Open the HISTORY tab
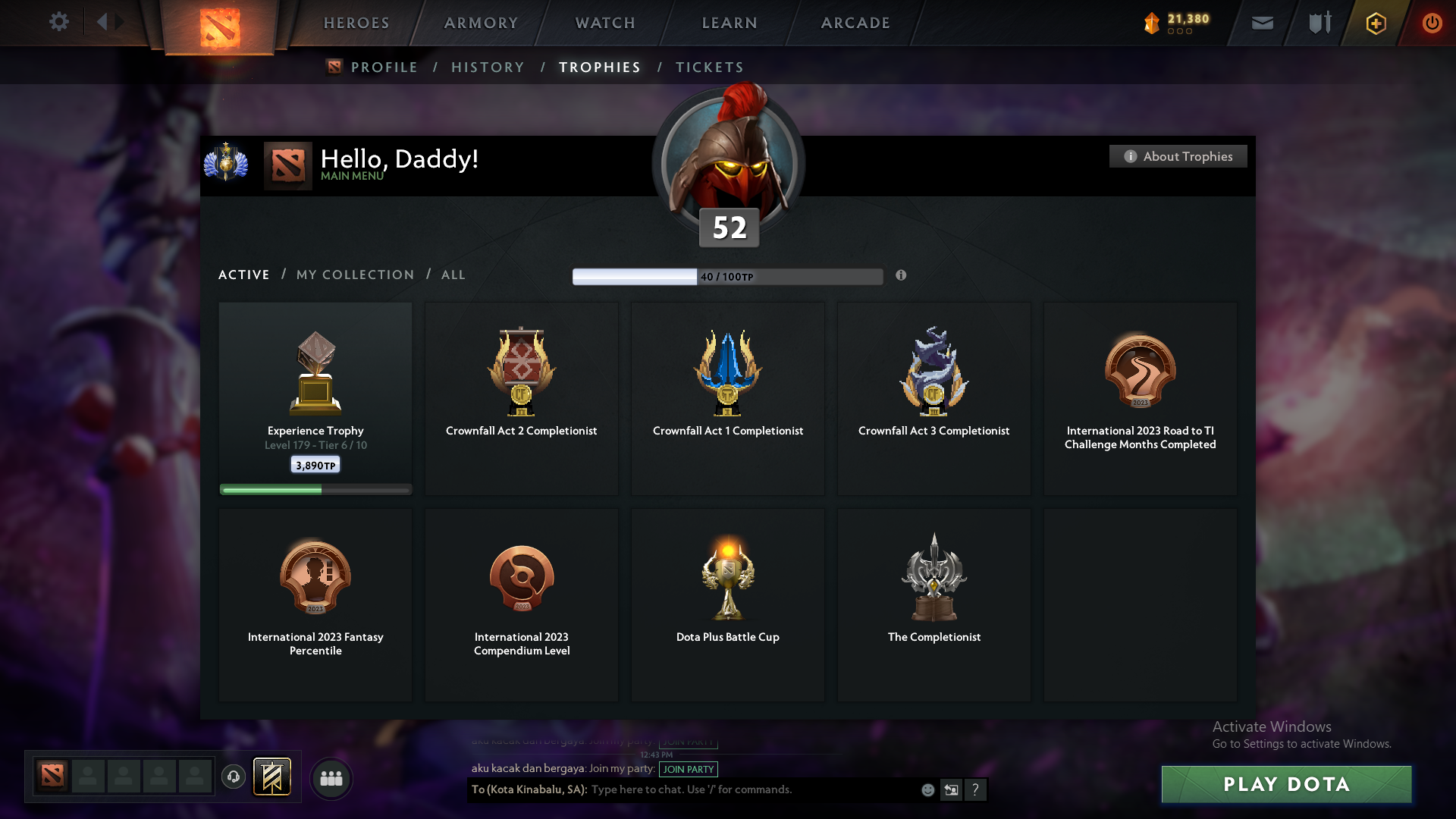The image size is (1456, 819). [488, 67]
